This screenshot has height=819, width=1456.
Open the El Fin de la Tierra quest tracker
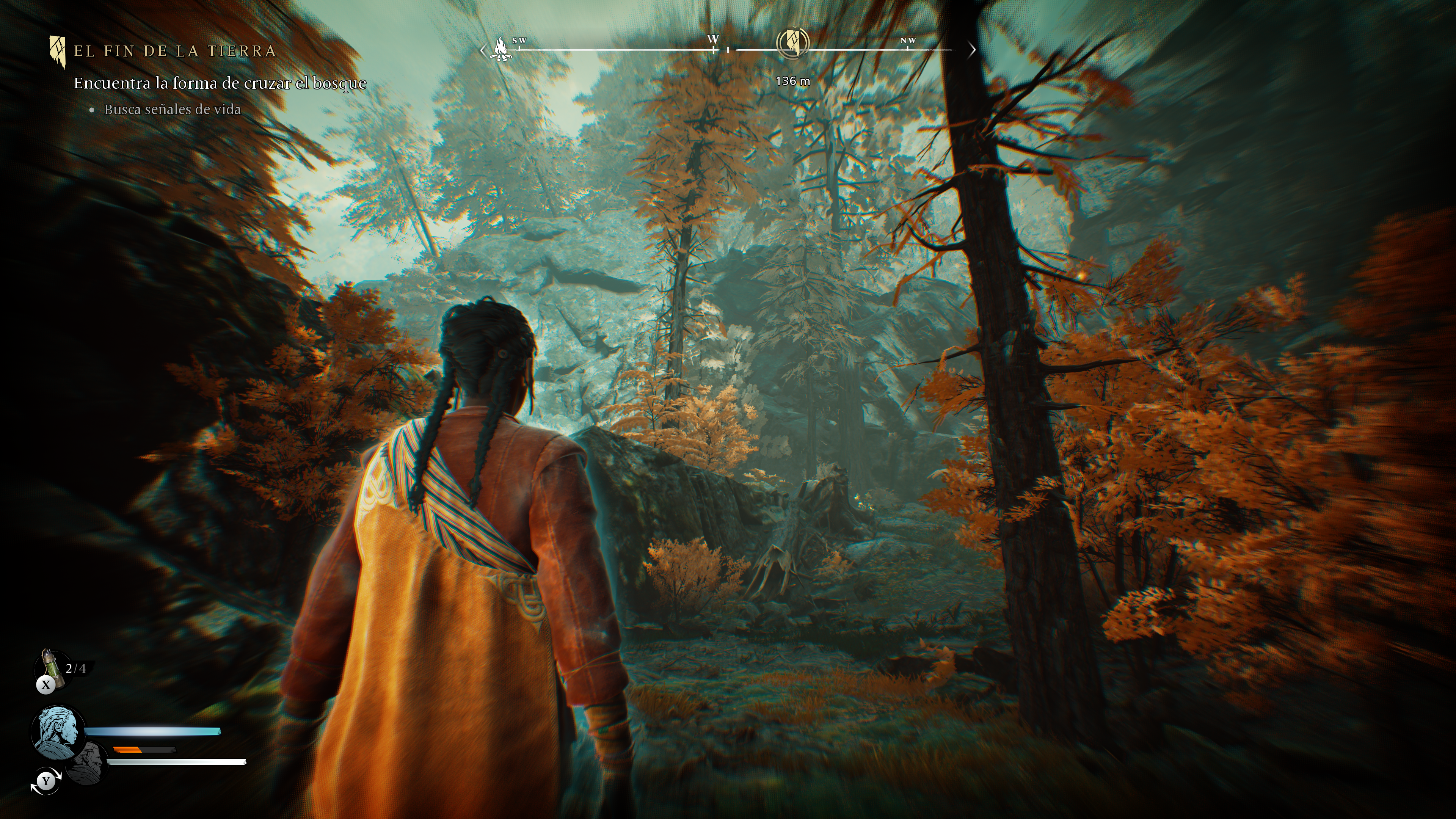point(175,51)
